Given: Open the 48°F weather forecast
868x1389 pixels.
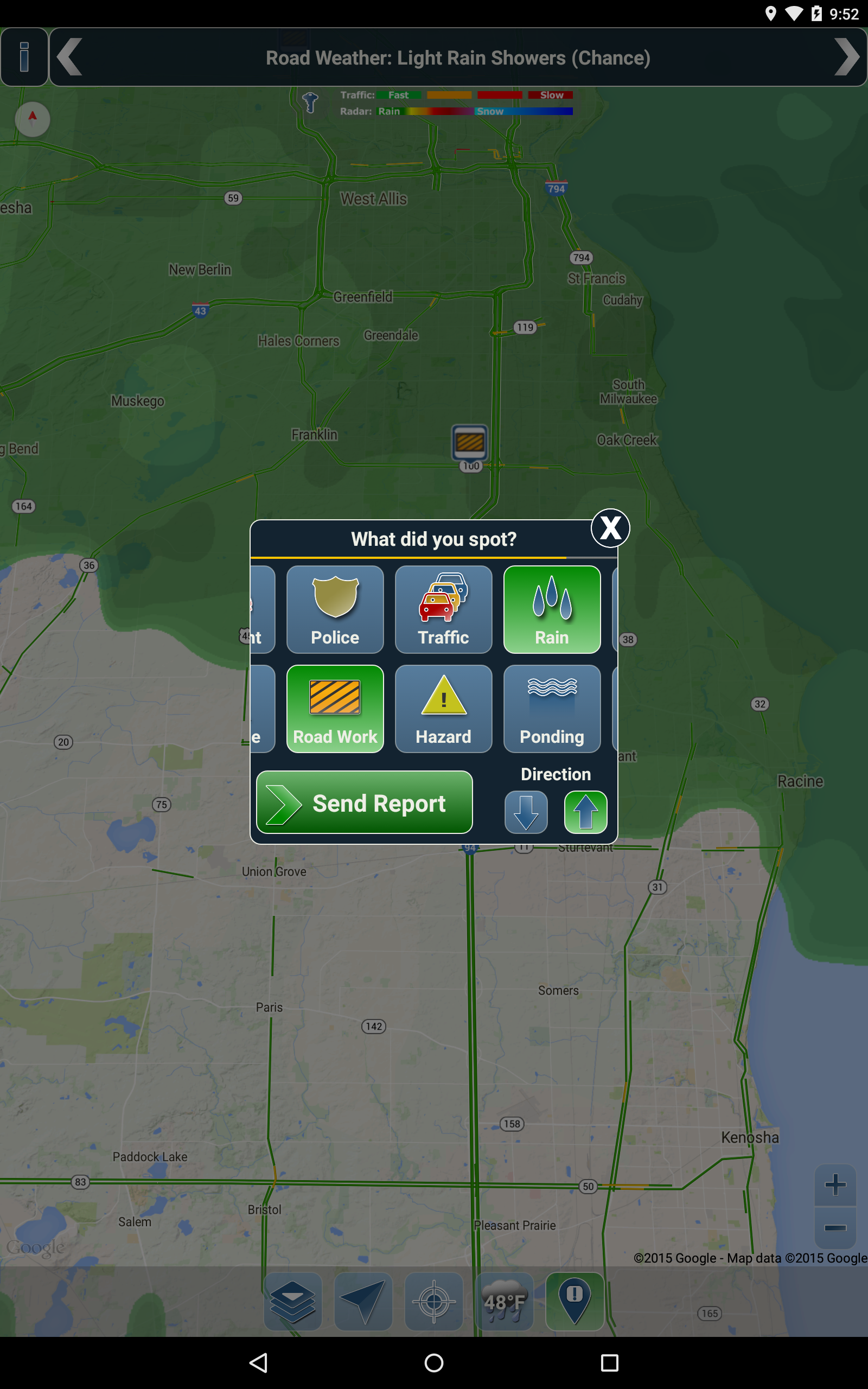Looking at the screenshot, I should (x=504, y=1301).
